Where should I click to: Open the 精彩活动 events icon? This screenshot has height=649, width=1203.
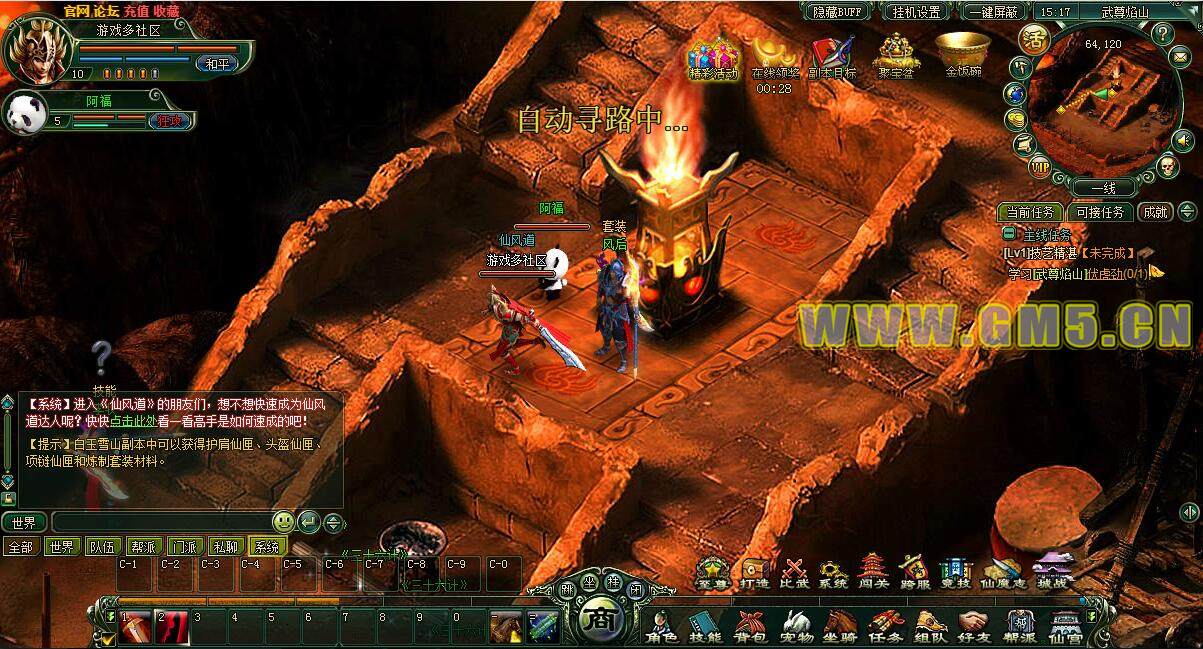[713, 56]
